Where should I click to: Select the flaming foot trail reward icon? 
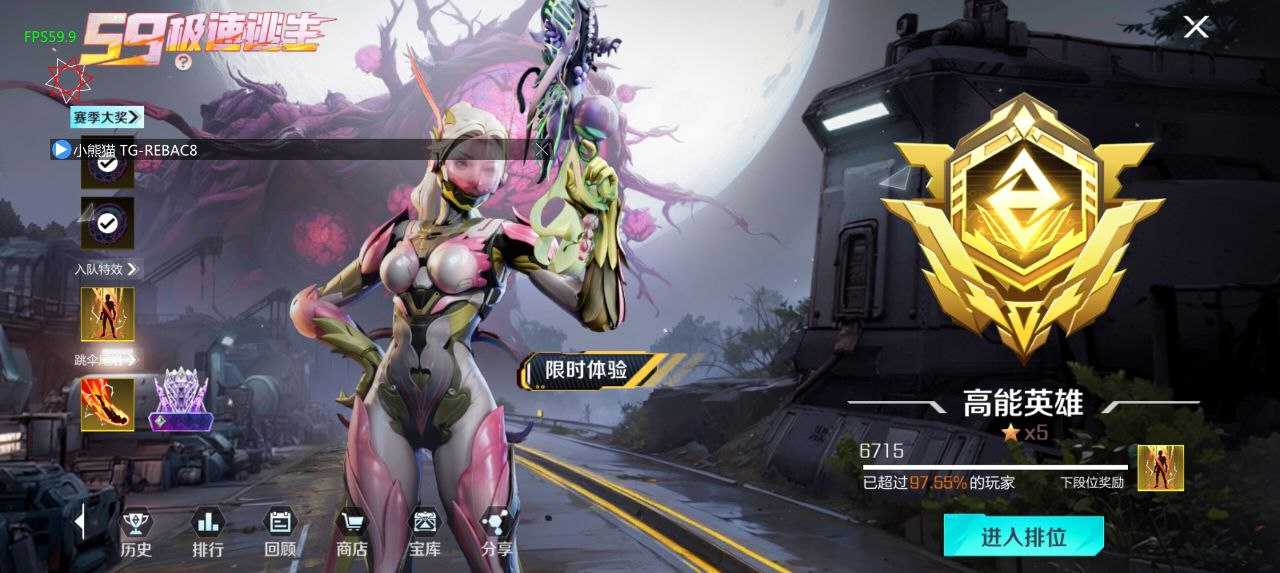click(x=107, y=404)
